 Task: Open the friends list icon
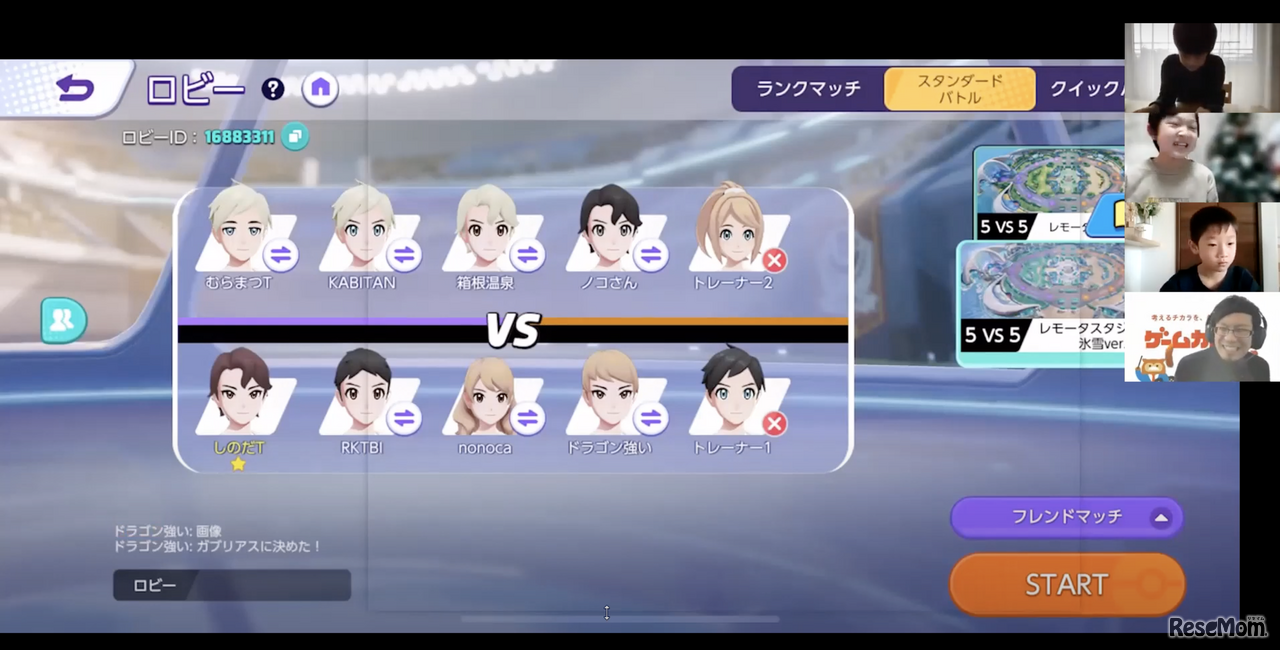pos(63,320)
